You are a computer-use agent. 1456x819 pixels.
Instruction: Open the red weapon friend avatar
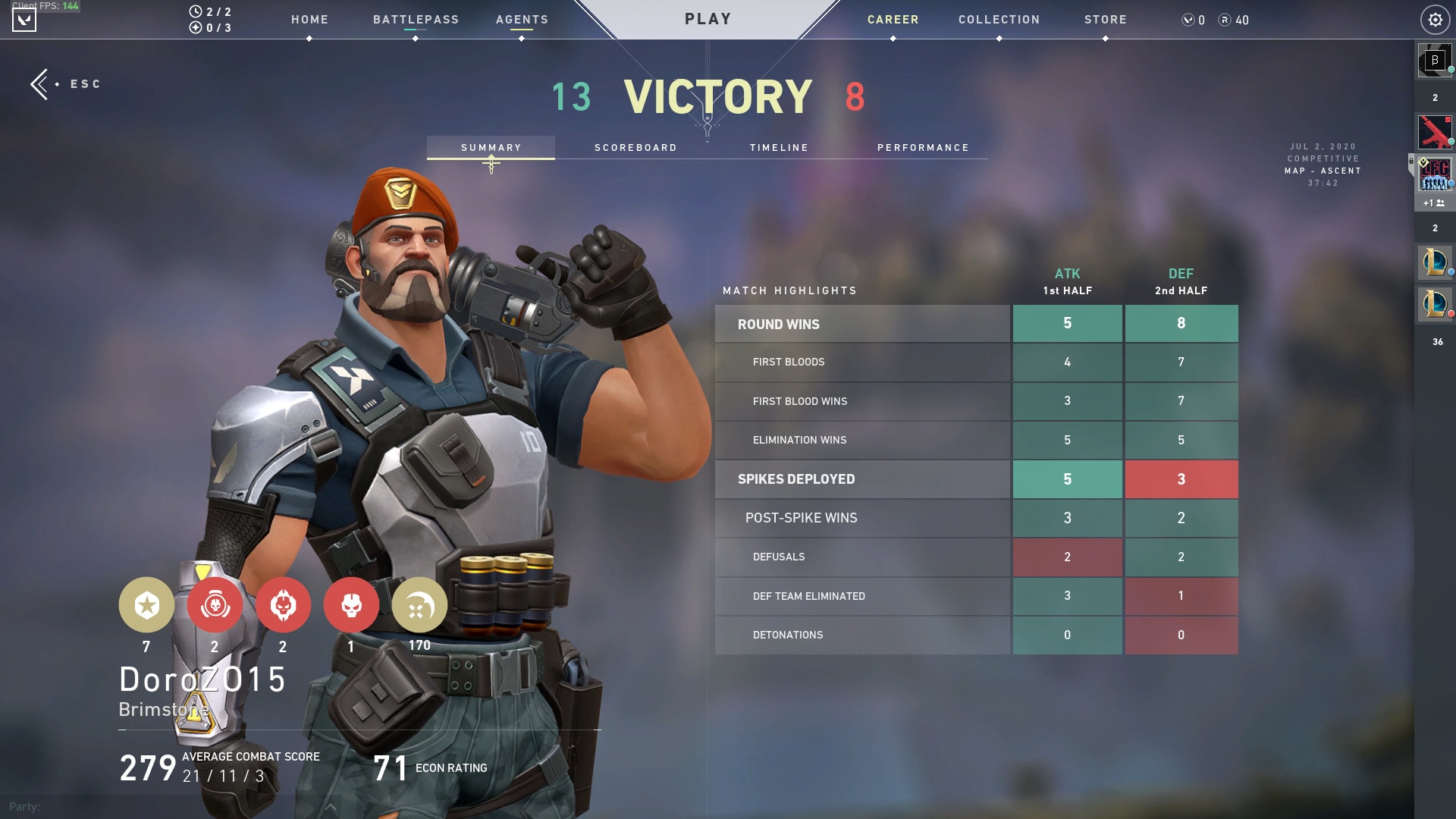click(1434, 132)
